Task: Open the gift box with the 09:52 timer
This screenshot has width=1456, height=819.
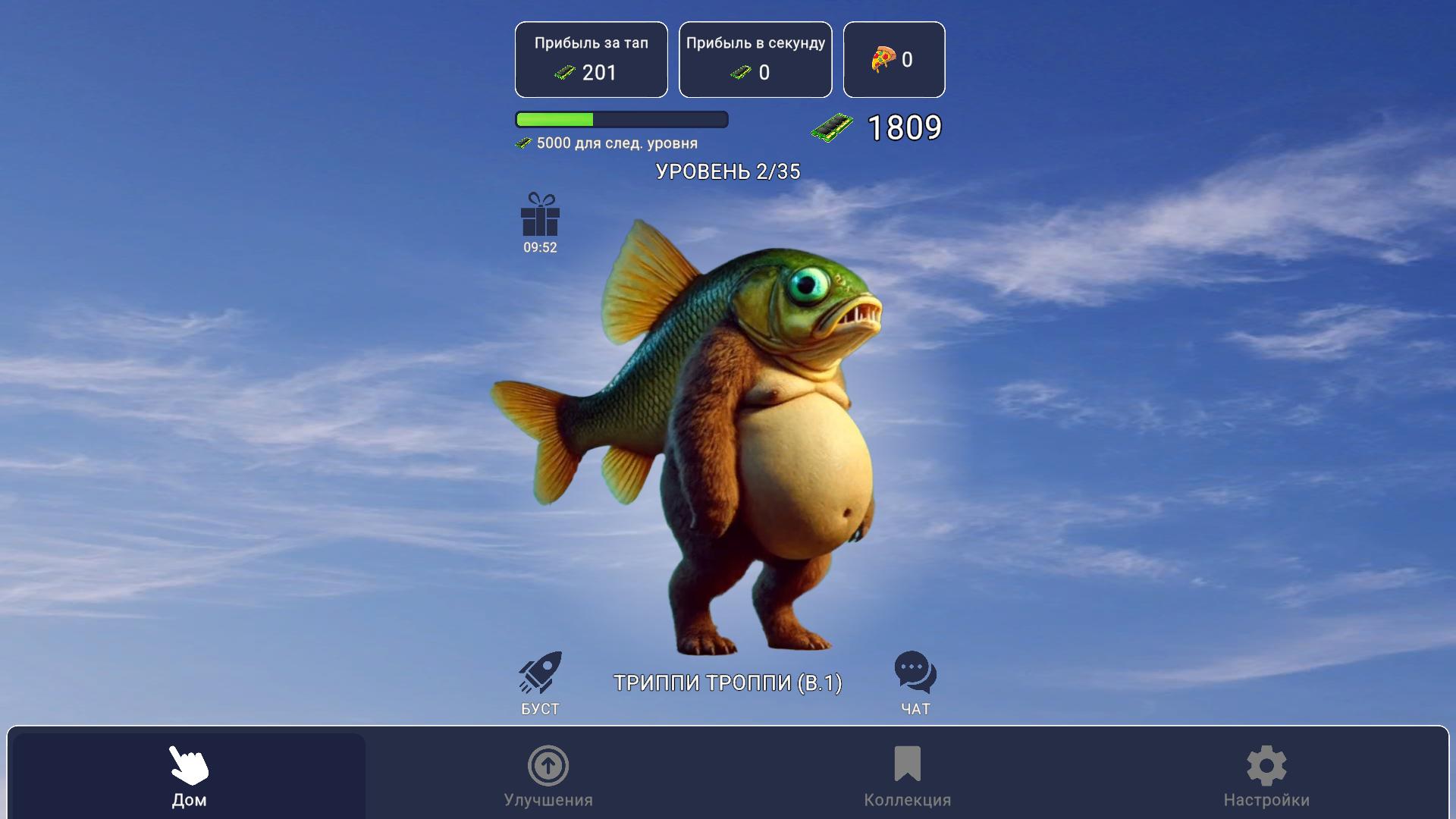Action: point(539,221)
